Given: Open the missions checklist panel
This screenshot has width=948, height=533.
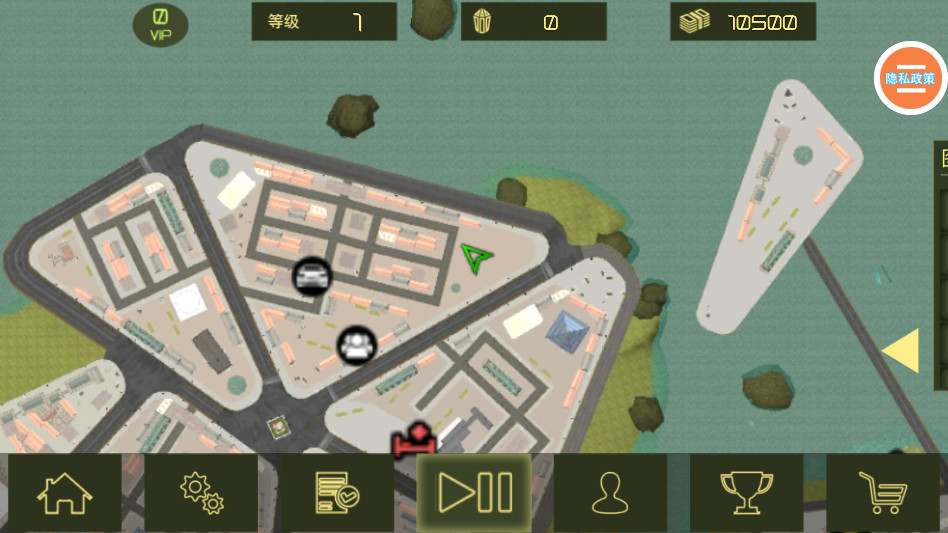Looking at the screenshot, I should (x=337, y=493).
